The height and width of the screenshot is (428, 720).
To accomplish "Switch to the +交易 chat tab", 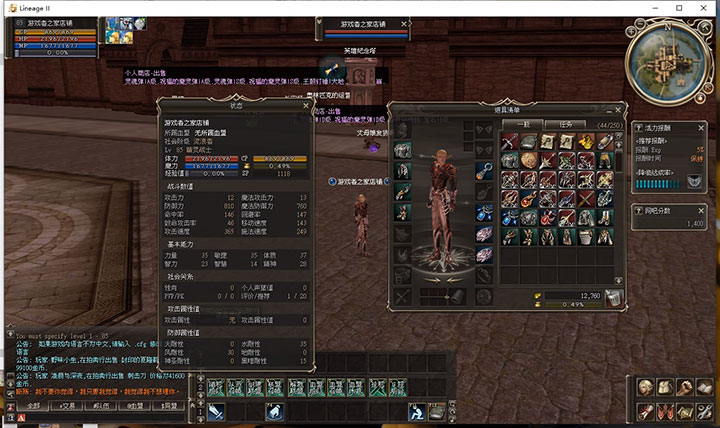I will [68, 406].
